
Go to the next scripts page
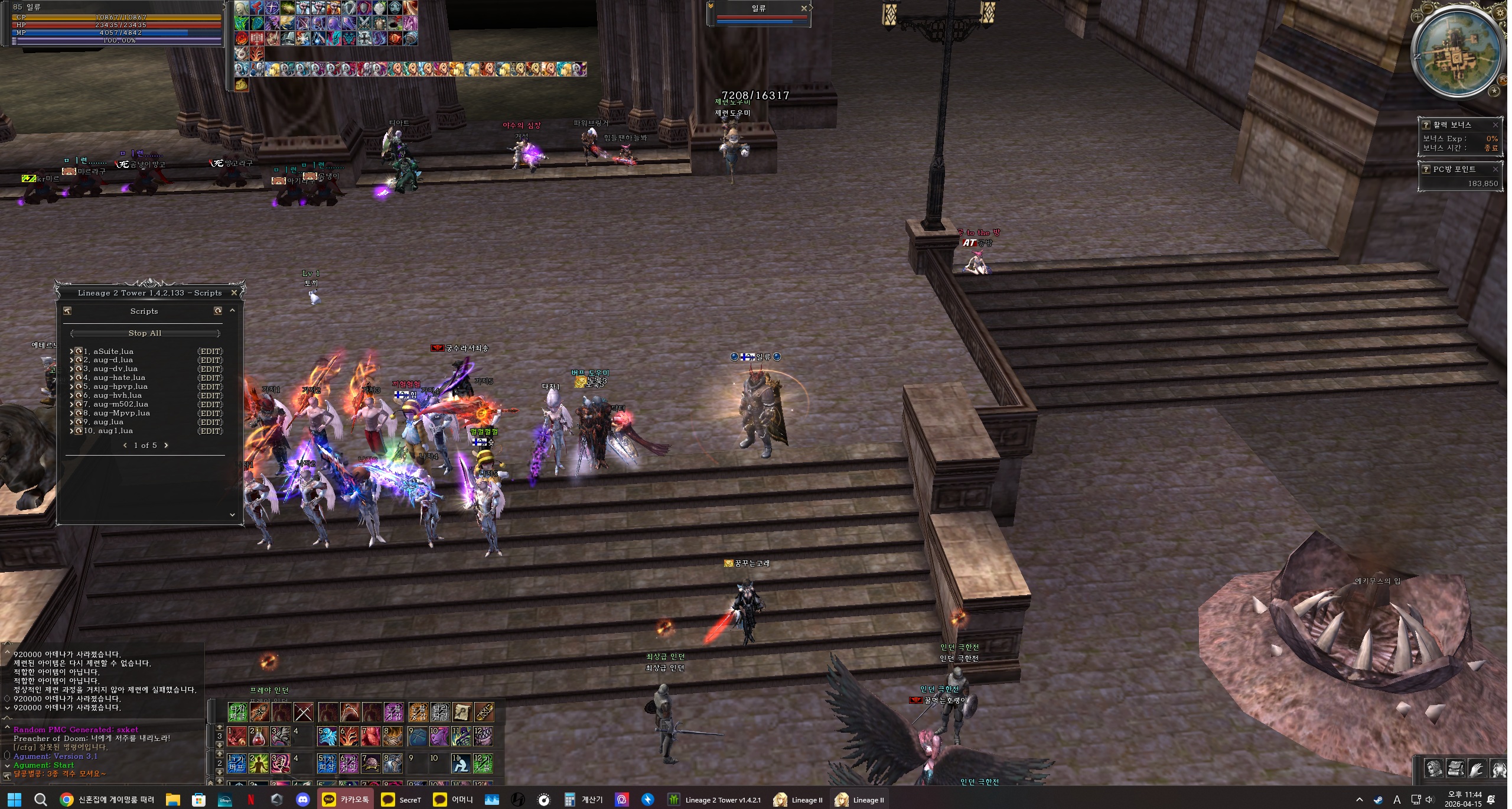pyautogui.click(x=166, y=446)
